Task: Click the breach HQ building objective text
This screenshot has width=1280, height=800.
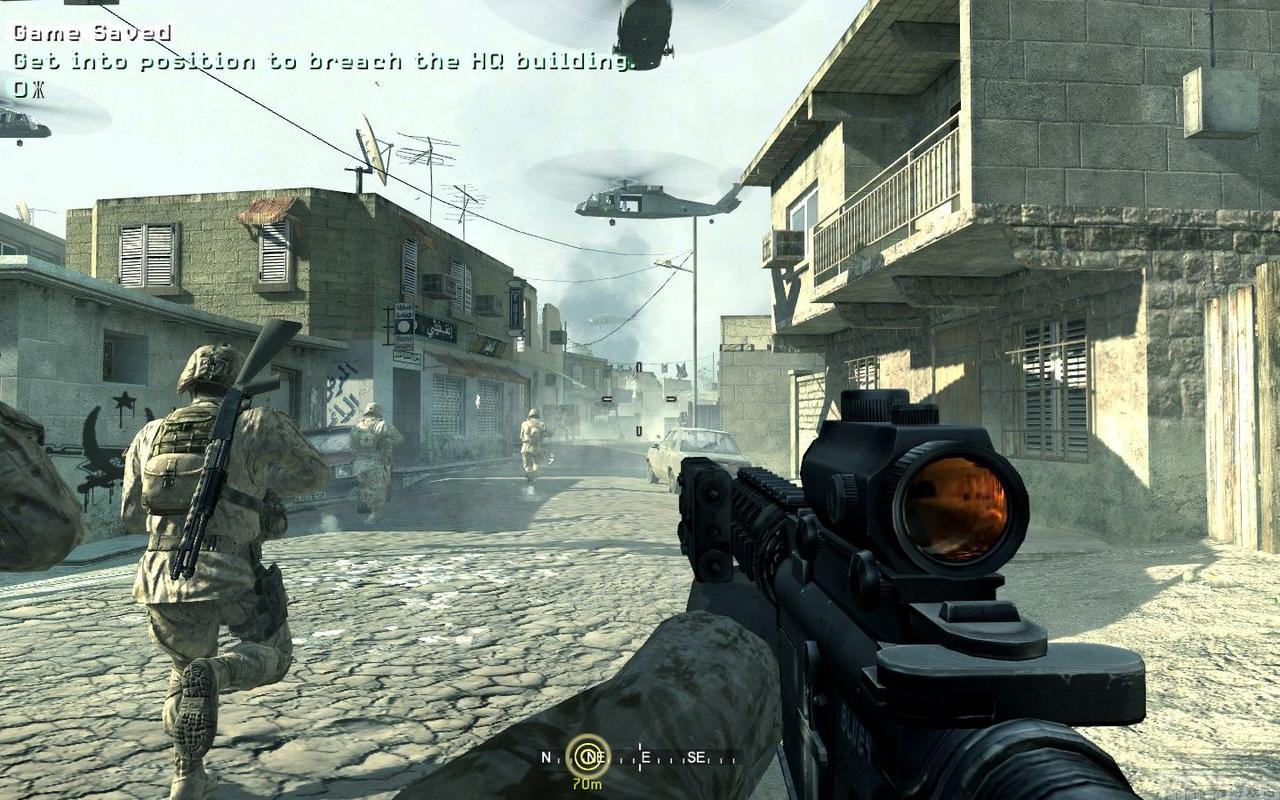Action: tap(324, 61)
